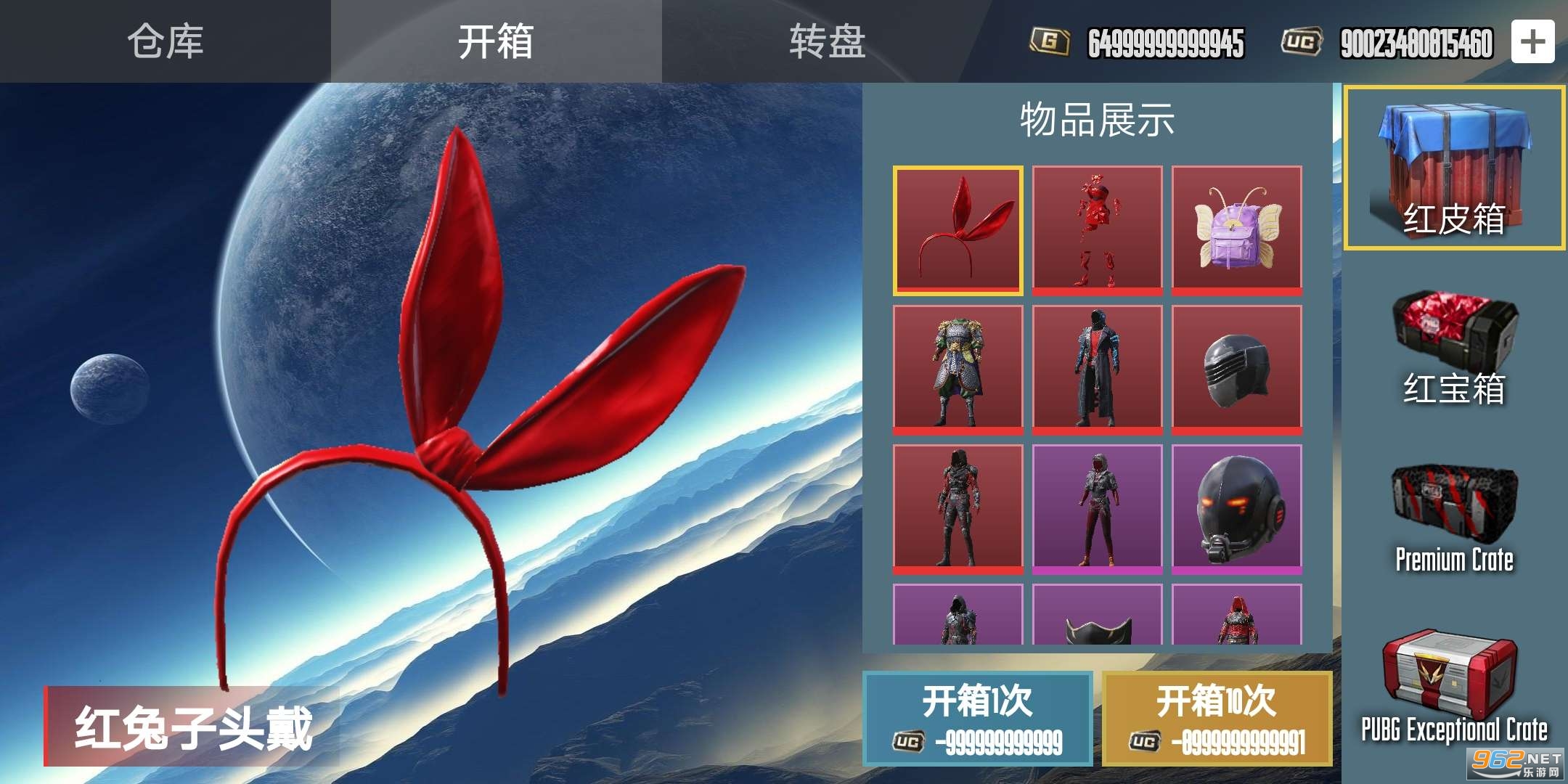View the grey ninja helmet item

click(1236, 369)
